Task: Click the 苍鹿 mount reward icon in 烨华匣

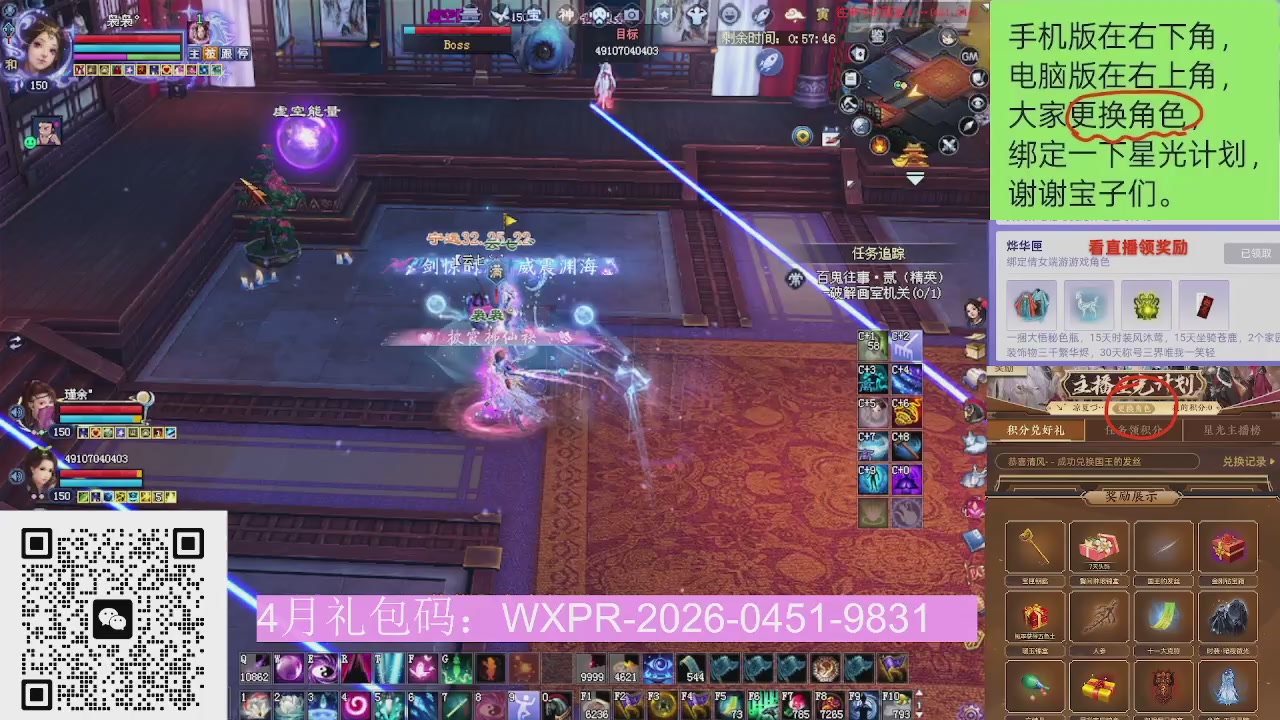Action: [x=1089, y=305]
